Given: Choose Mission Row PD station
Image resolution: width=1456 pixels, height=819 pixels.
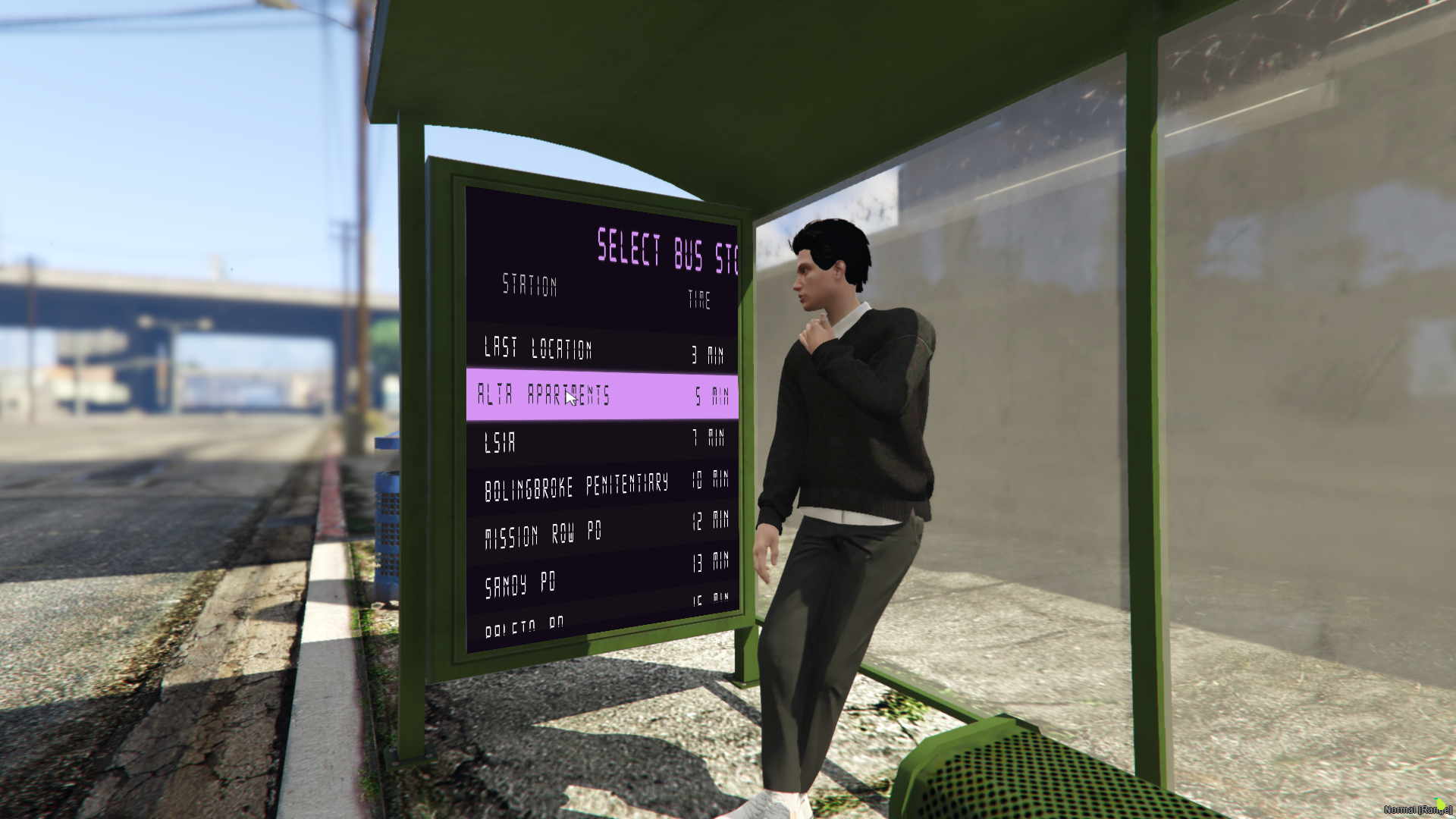Looking at the screenshot, I should point(544,533).
